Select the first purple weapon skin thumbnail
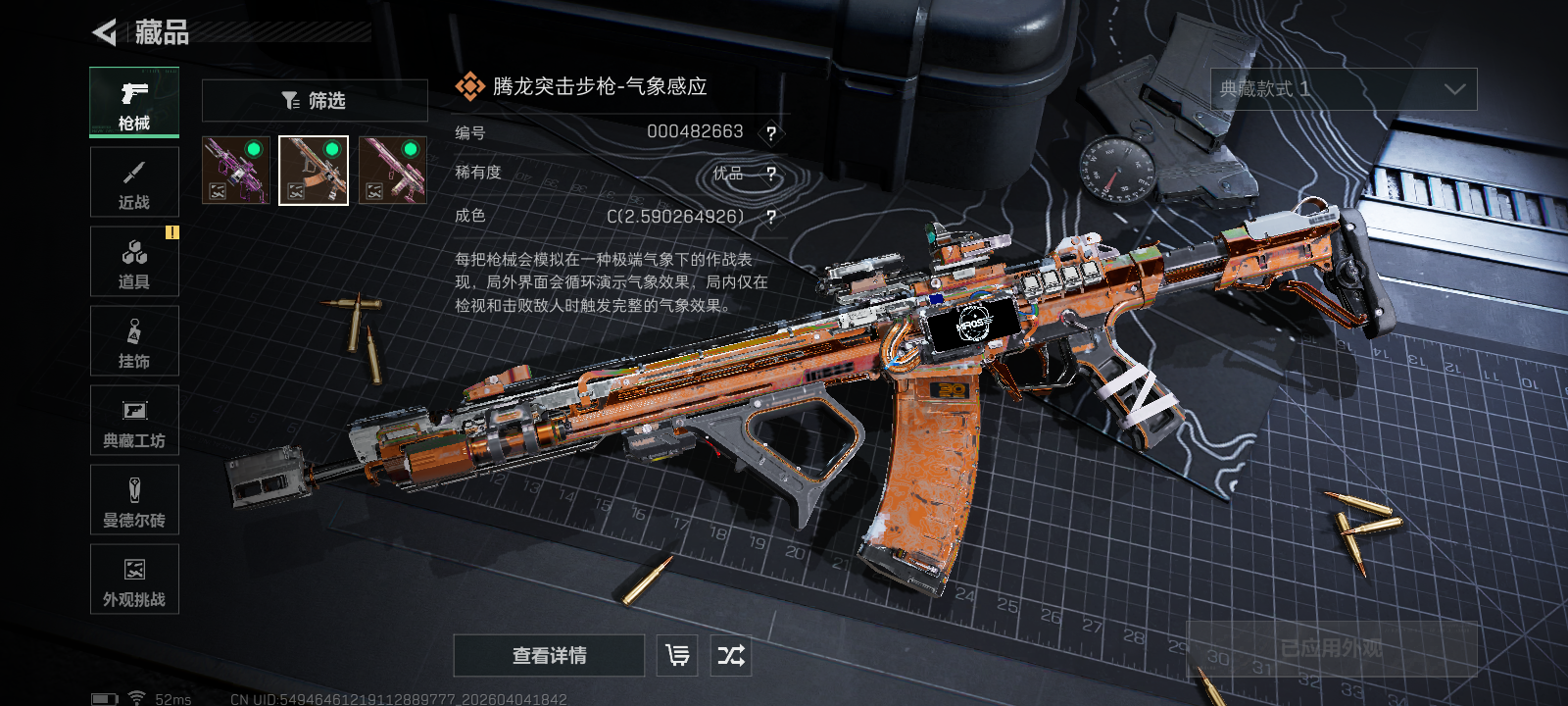This screenshot has height=706, width=1568. (x=235, y=171)
